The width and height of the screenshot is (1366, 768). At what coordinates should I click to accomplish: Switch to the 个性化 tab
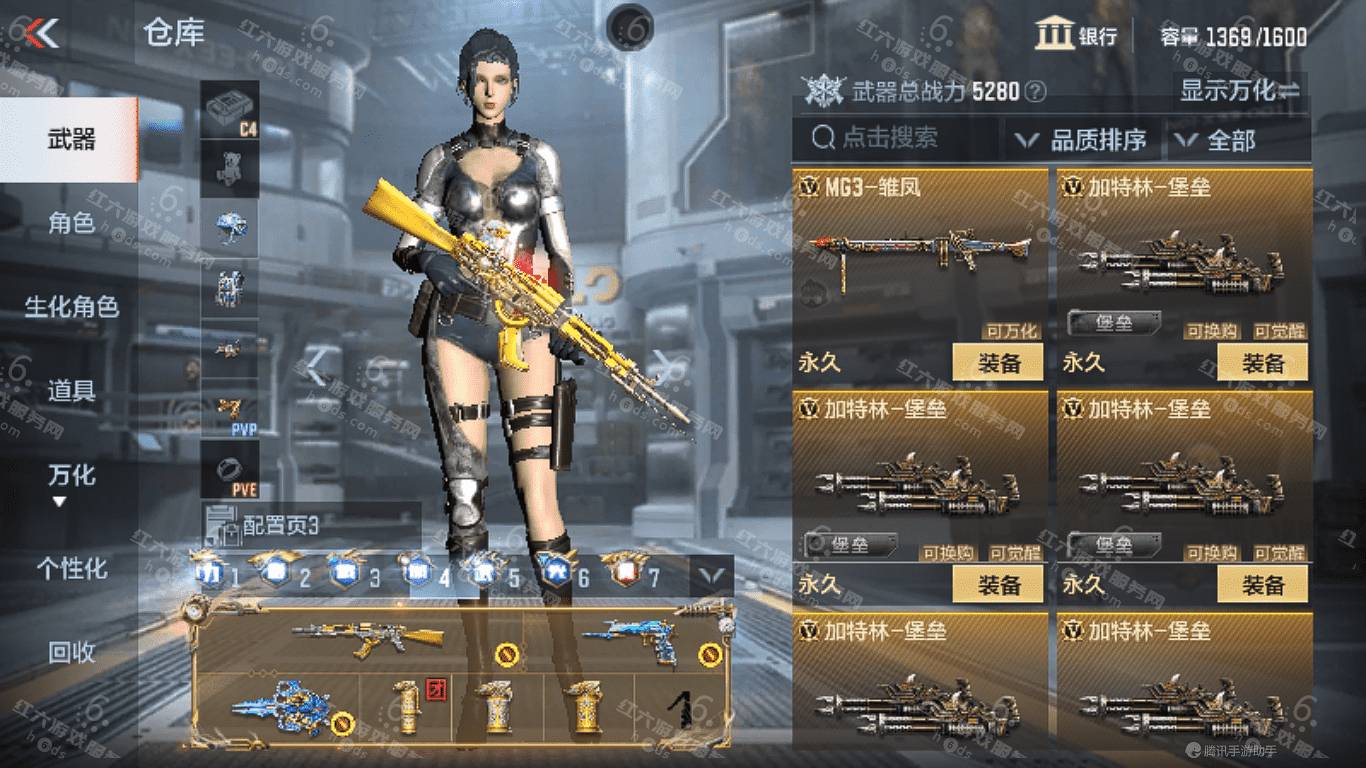pyautogui.click(x=70, y=568)
